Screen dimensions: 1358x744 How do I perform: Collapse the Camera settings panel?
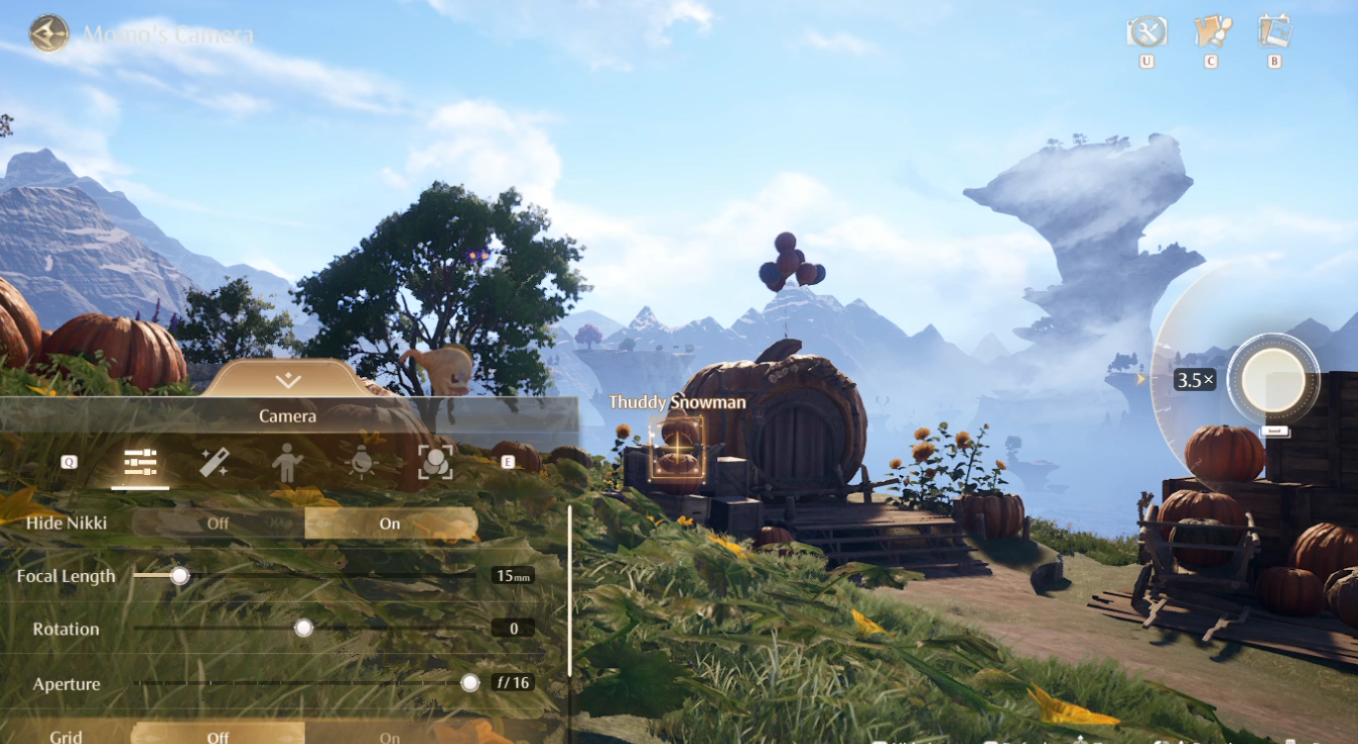click(288, 380)
